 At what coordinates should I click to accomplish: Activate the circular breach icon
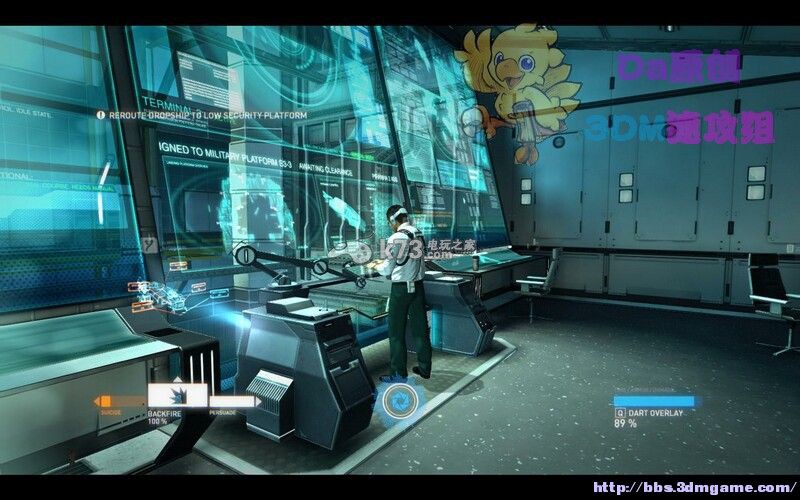tap(404, 402)
